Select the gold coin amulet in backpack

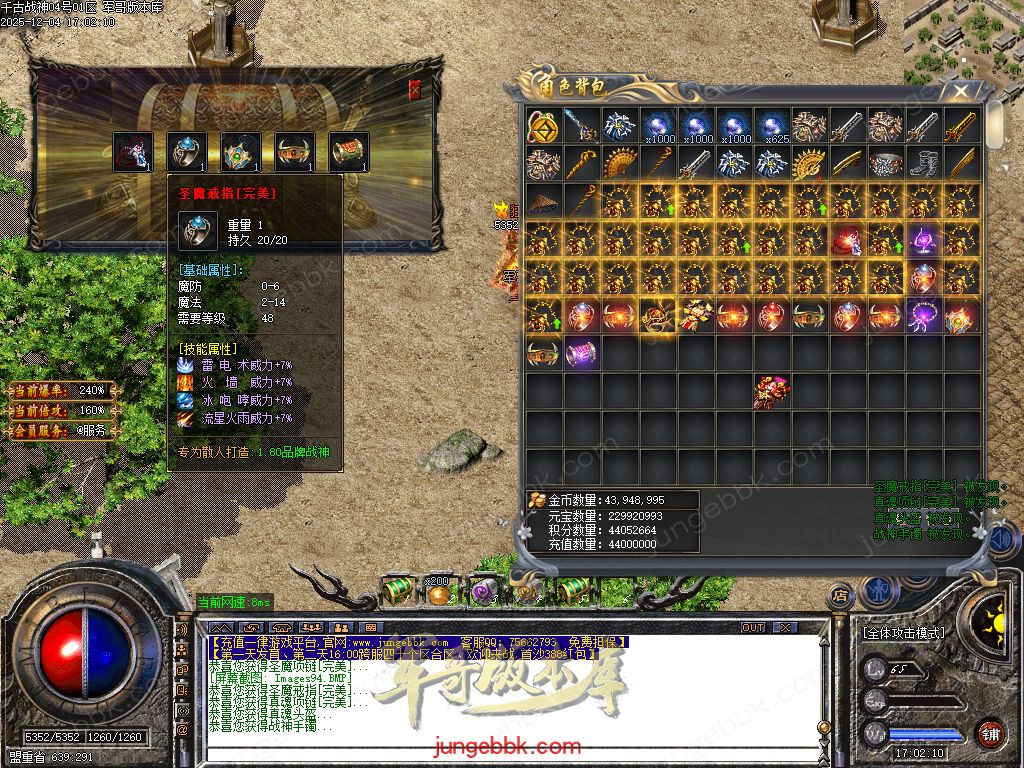(x=543, y=125)
